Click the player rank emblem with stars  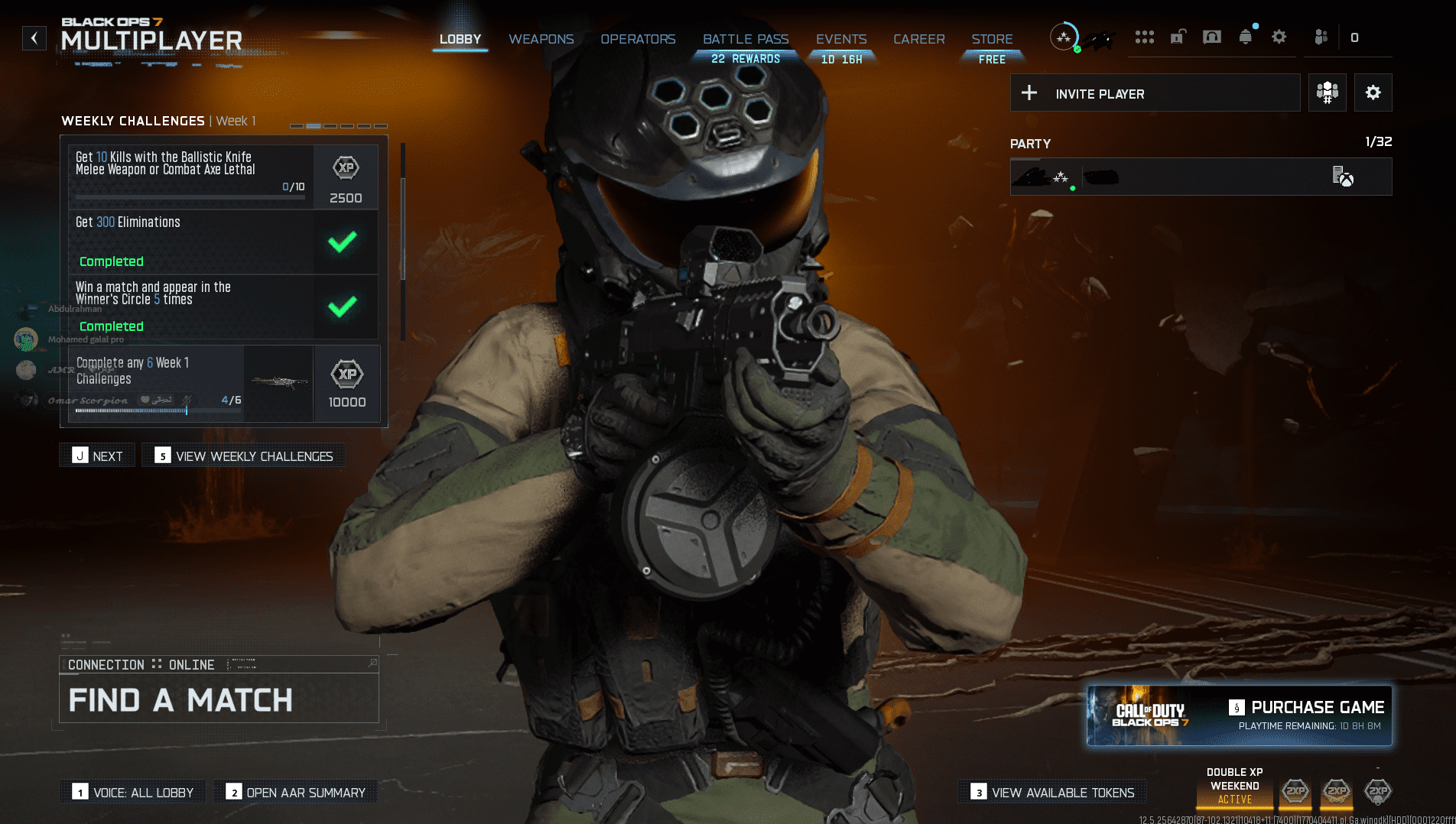[1064, 36]
